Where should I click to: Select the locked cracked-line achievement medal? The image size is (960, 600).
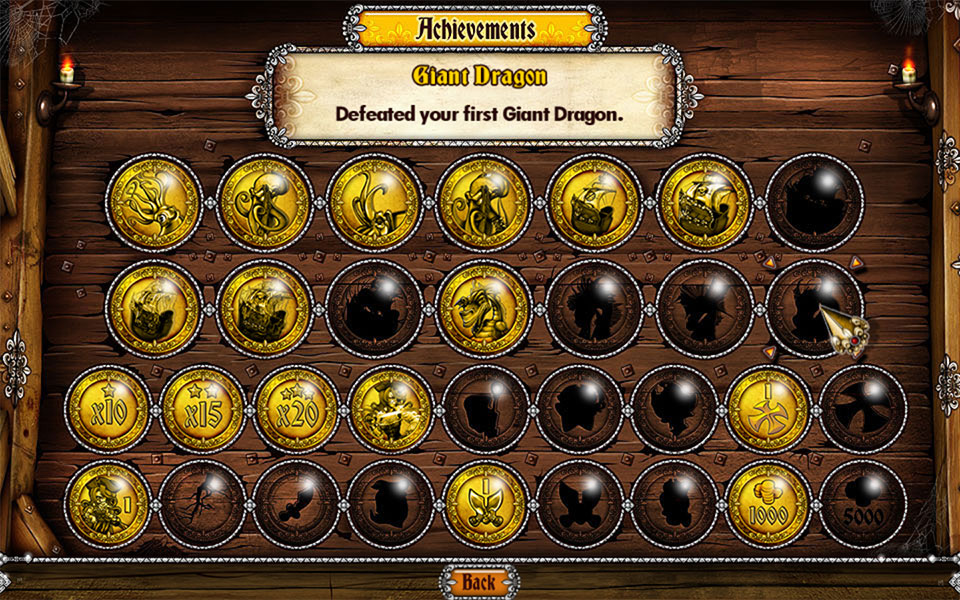(203, 503)
